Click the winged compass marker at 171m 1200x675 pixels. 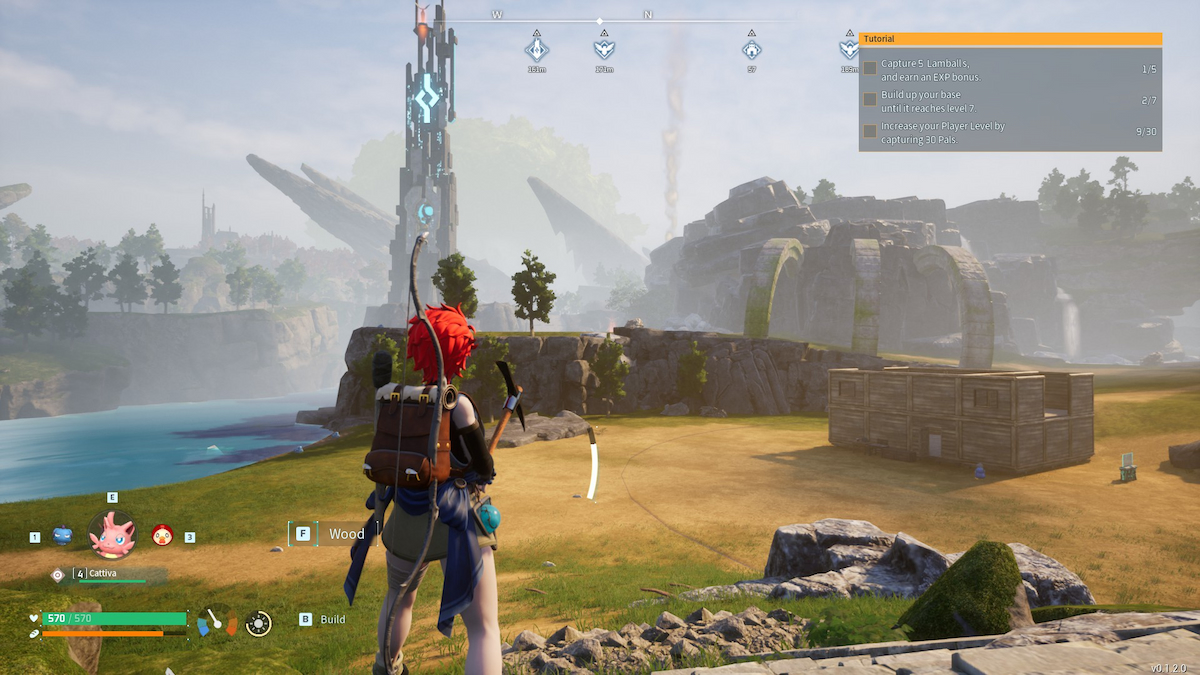click(604, 48)
